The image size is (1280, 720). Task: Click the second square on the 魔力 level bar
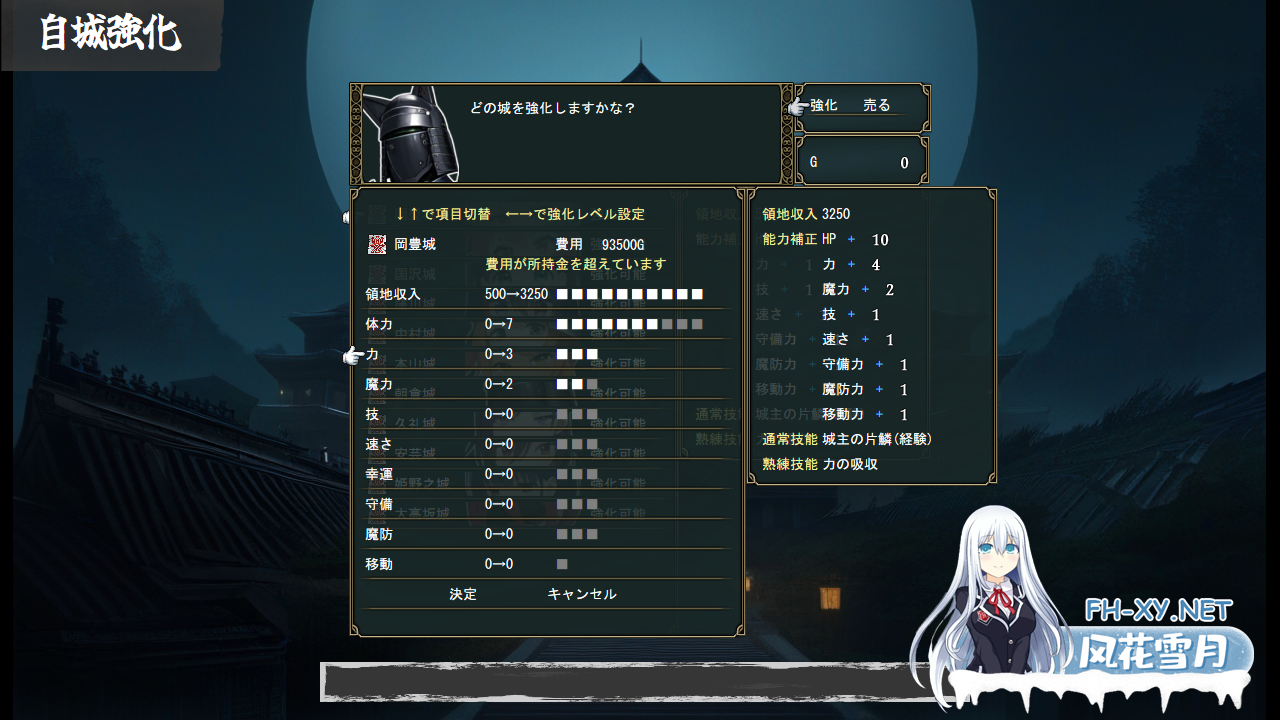(576, 384)
